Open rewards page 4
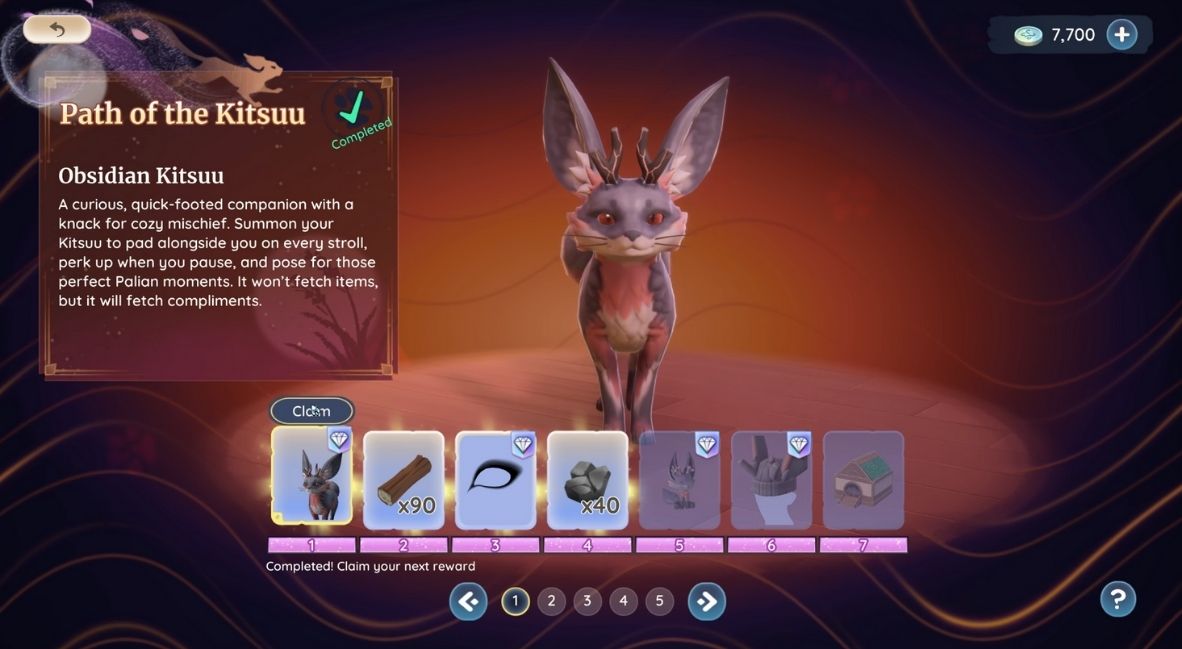The width and height of the screenshot is (1182, 649). coord(623,601)
